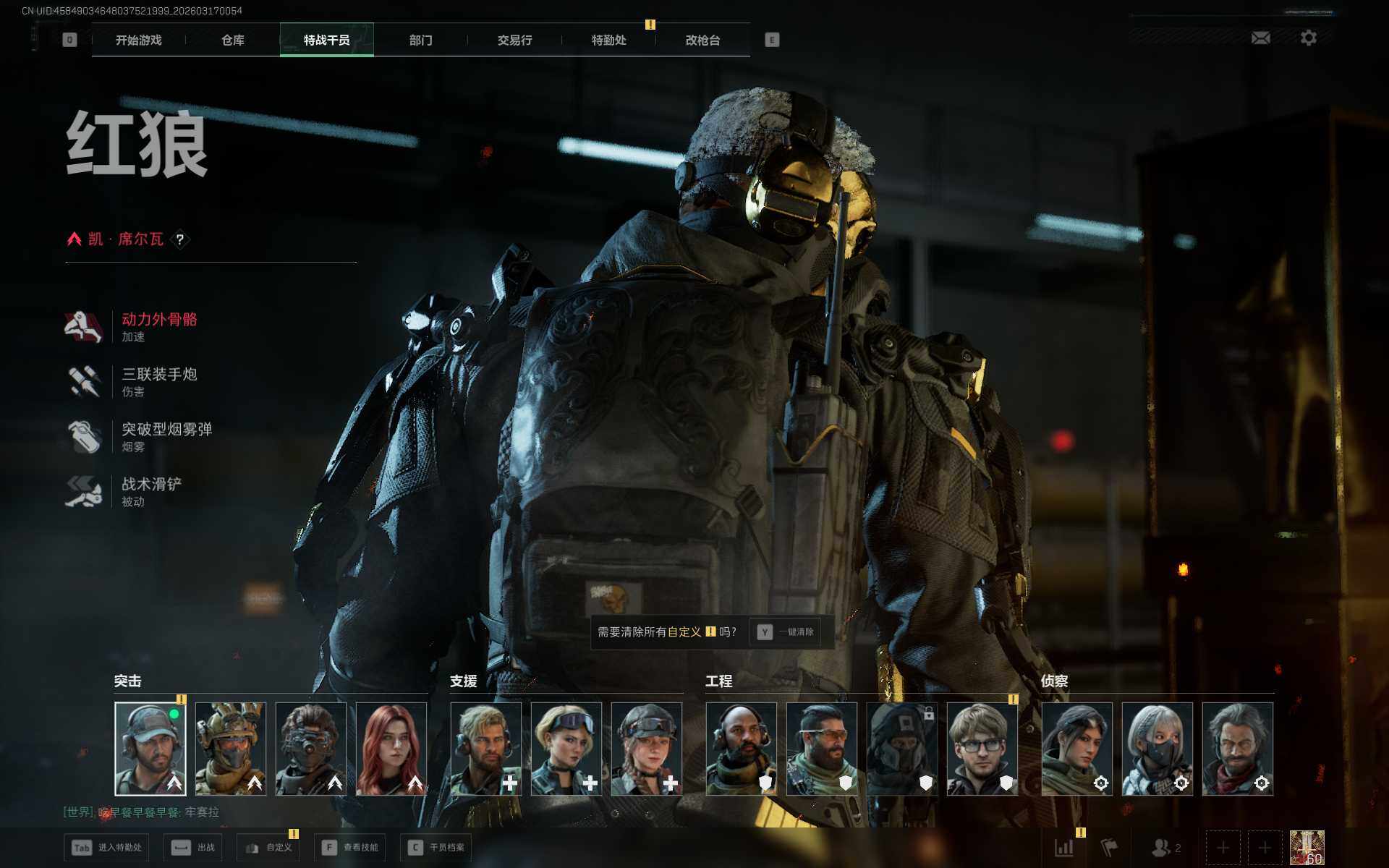Go to the 交易行 tab
Screen dimensions: 1389x868
coord(514,41)
